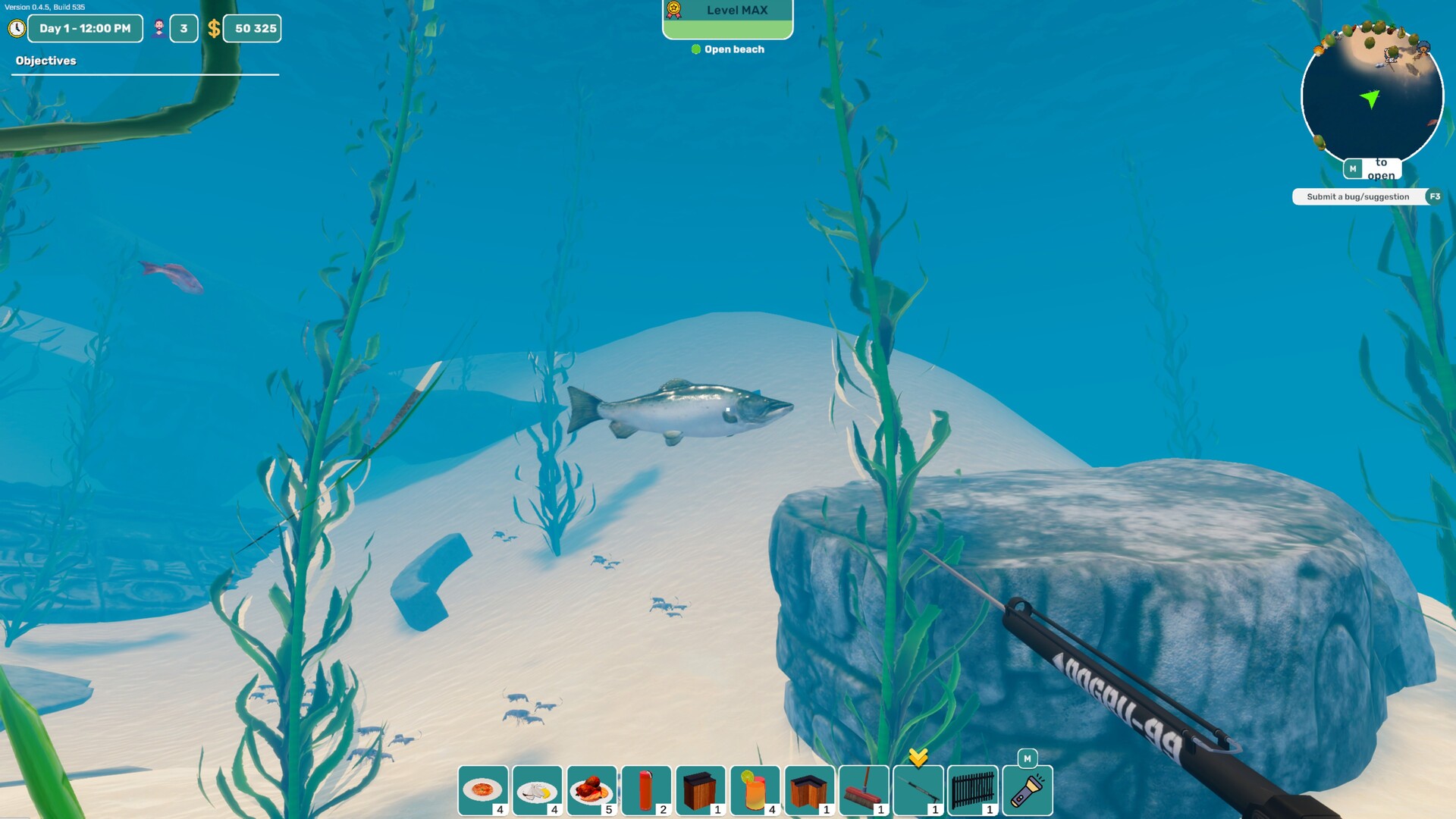Select the straight wooden counter slot

click(701, 790)
